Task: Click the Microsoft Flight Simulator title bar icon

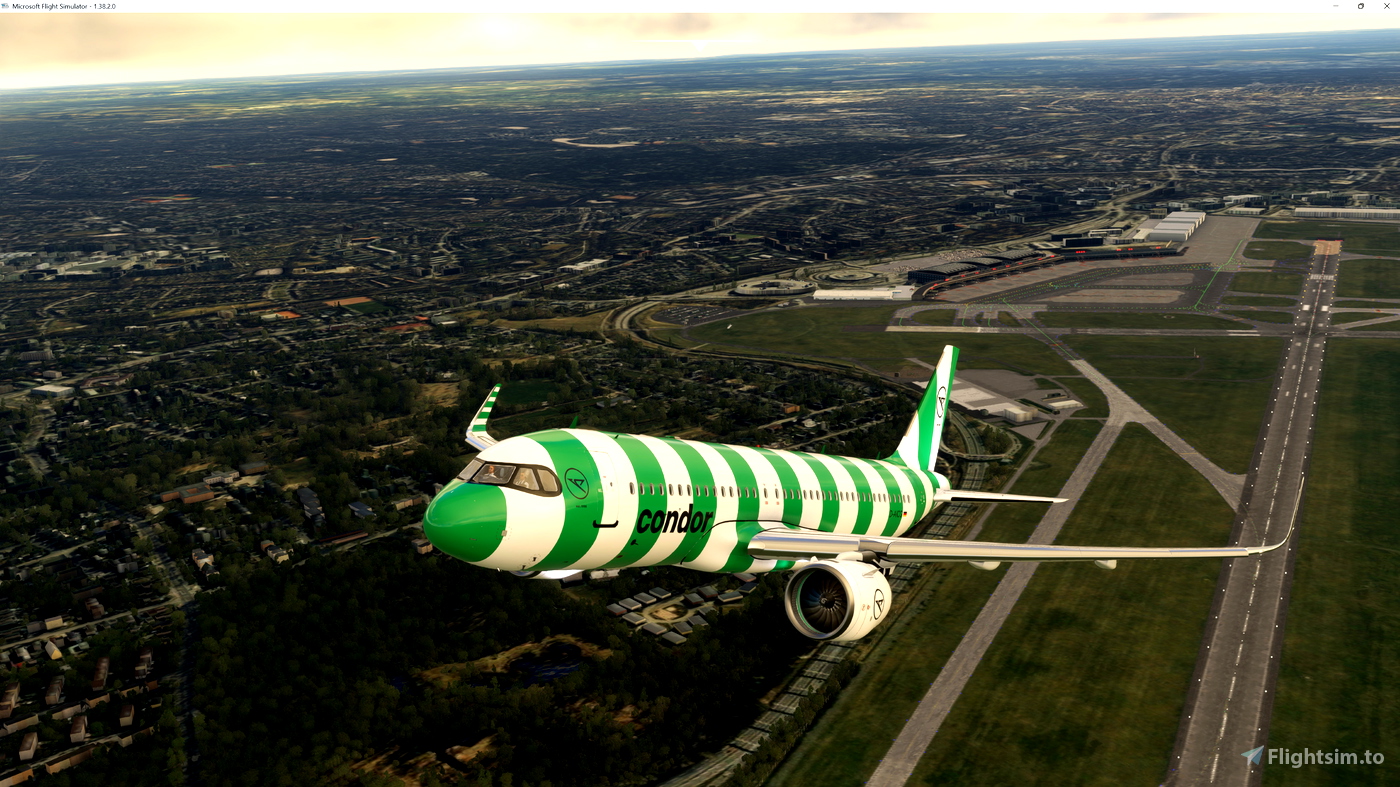Action: point(7,5)
